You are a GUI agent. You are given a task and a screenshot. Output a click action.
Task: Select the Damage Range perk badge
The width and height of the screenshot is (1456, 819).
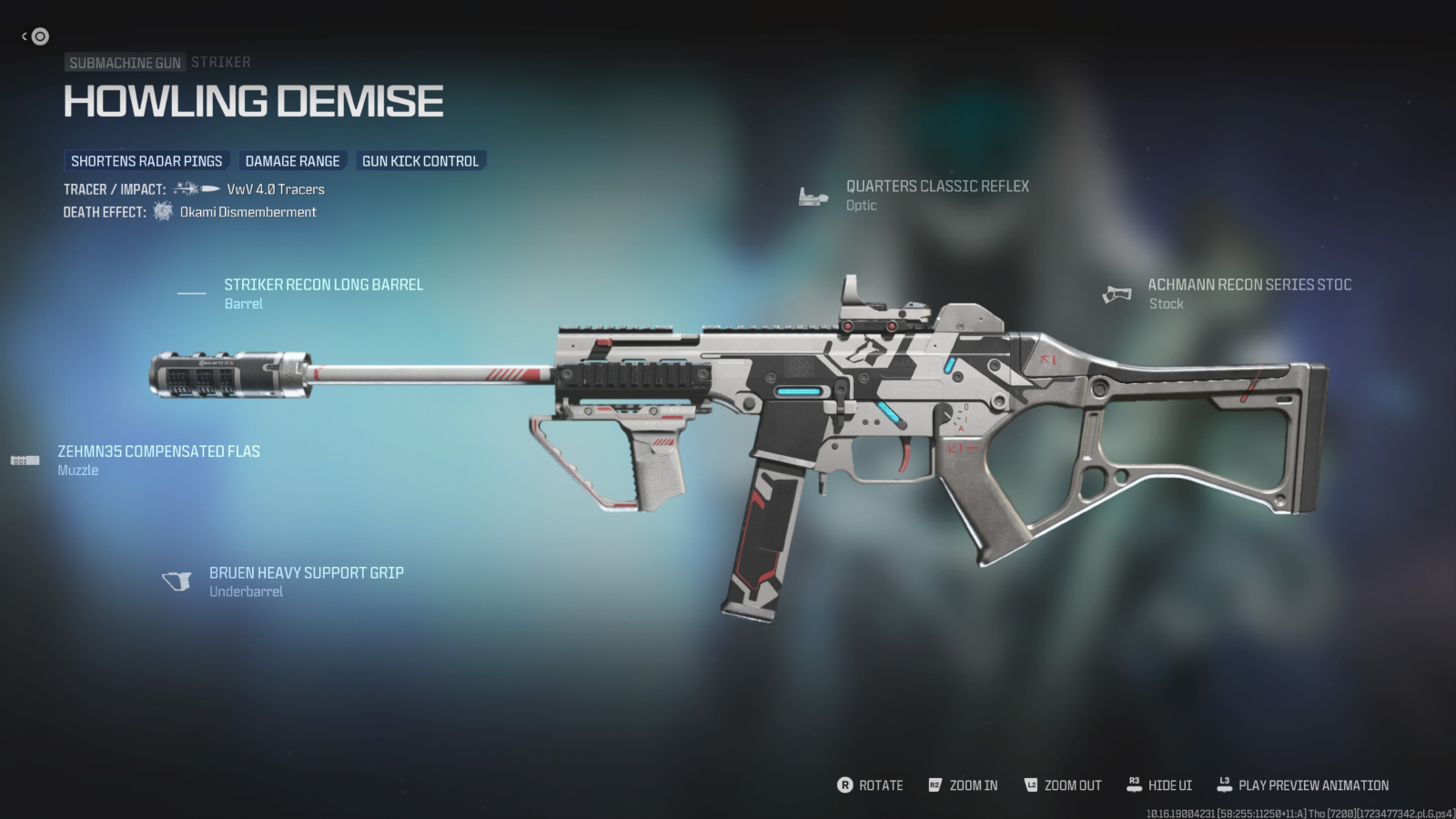point(293,160)
